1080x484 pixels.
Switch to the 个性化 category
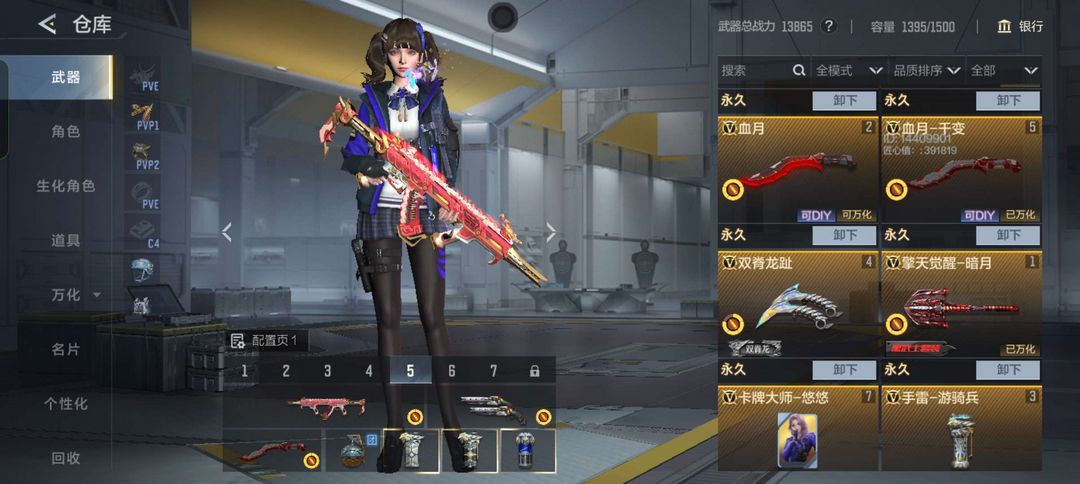(66, 404)
